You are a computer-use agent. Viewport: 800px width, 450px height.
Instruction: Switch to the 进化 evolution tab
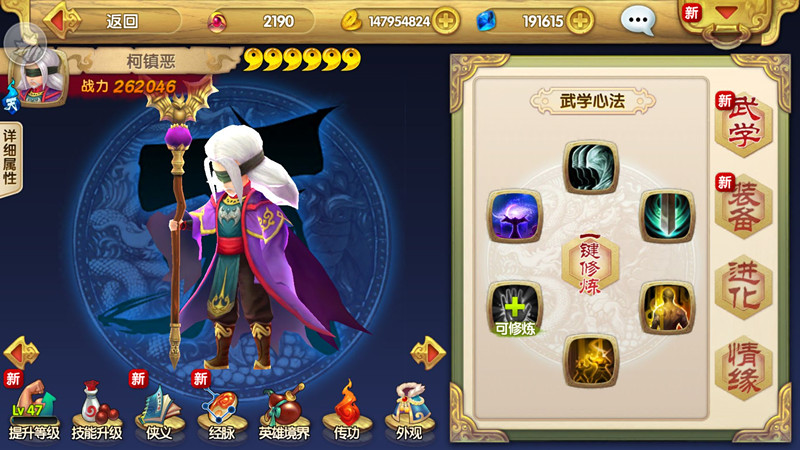(743, 287)
